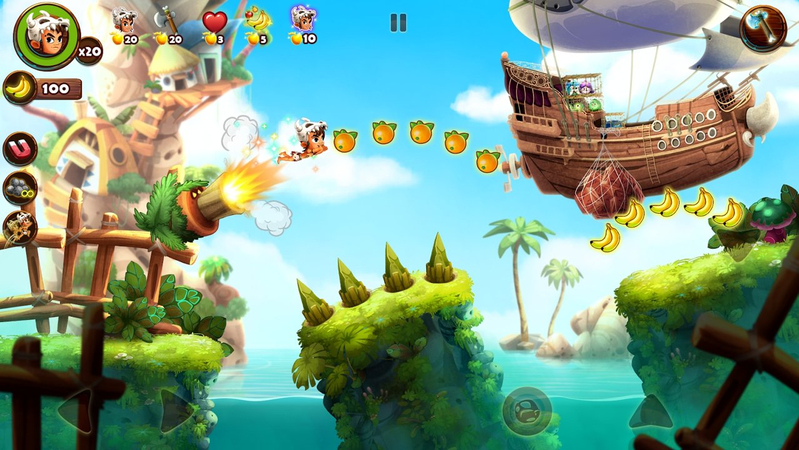Tap the move right arrow
This screenshot has width=799, height=450.
pyautogui.click(x=178, y=410)
